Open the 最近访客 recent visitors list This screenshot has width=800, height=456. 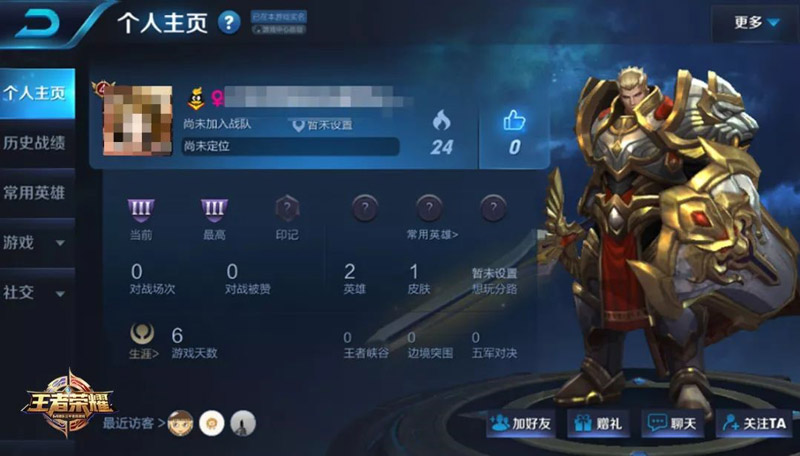(133, 423)
